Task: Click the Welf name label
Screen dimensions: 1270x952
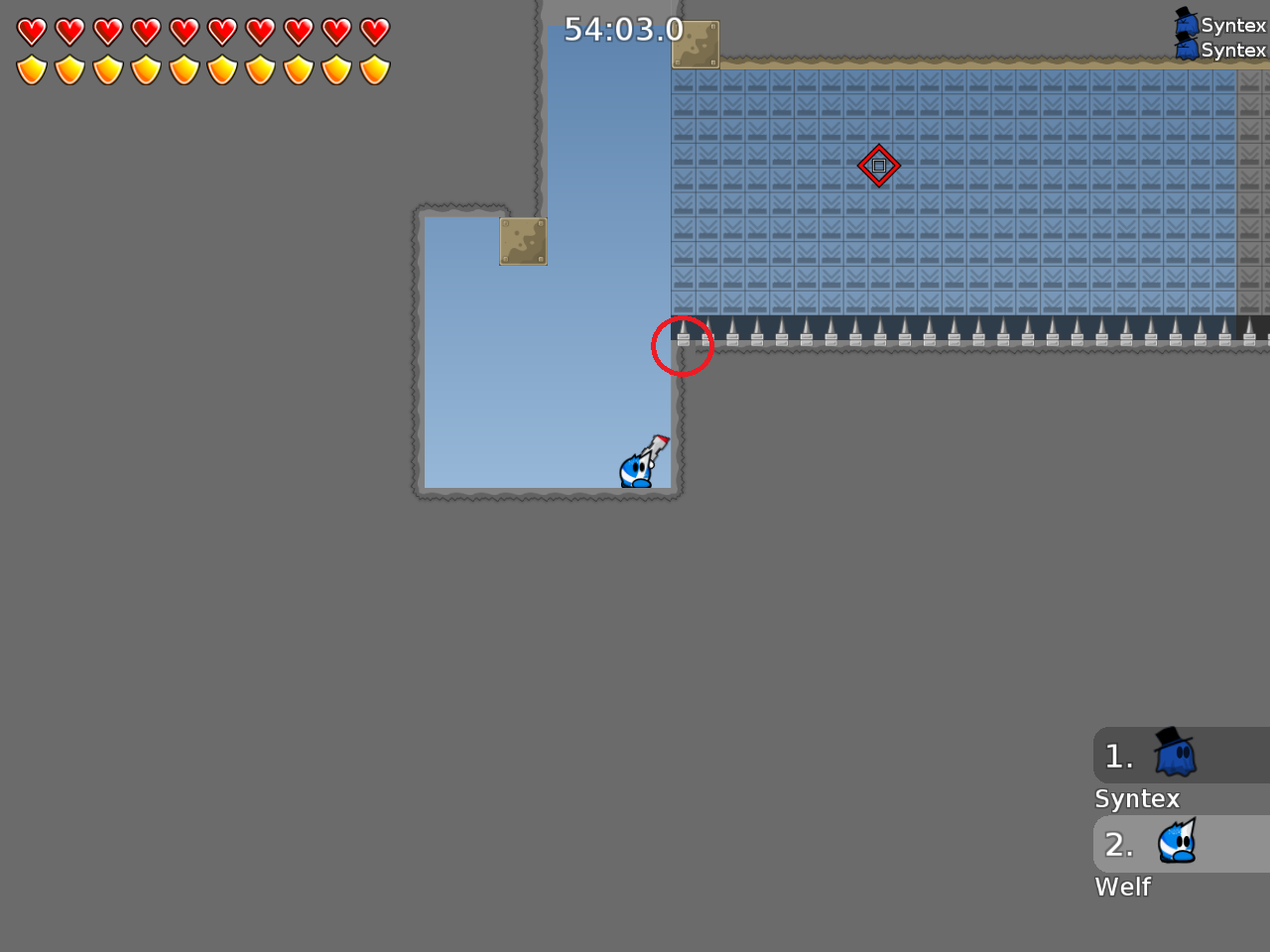Action: coord(1122,887)
